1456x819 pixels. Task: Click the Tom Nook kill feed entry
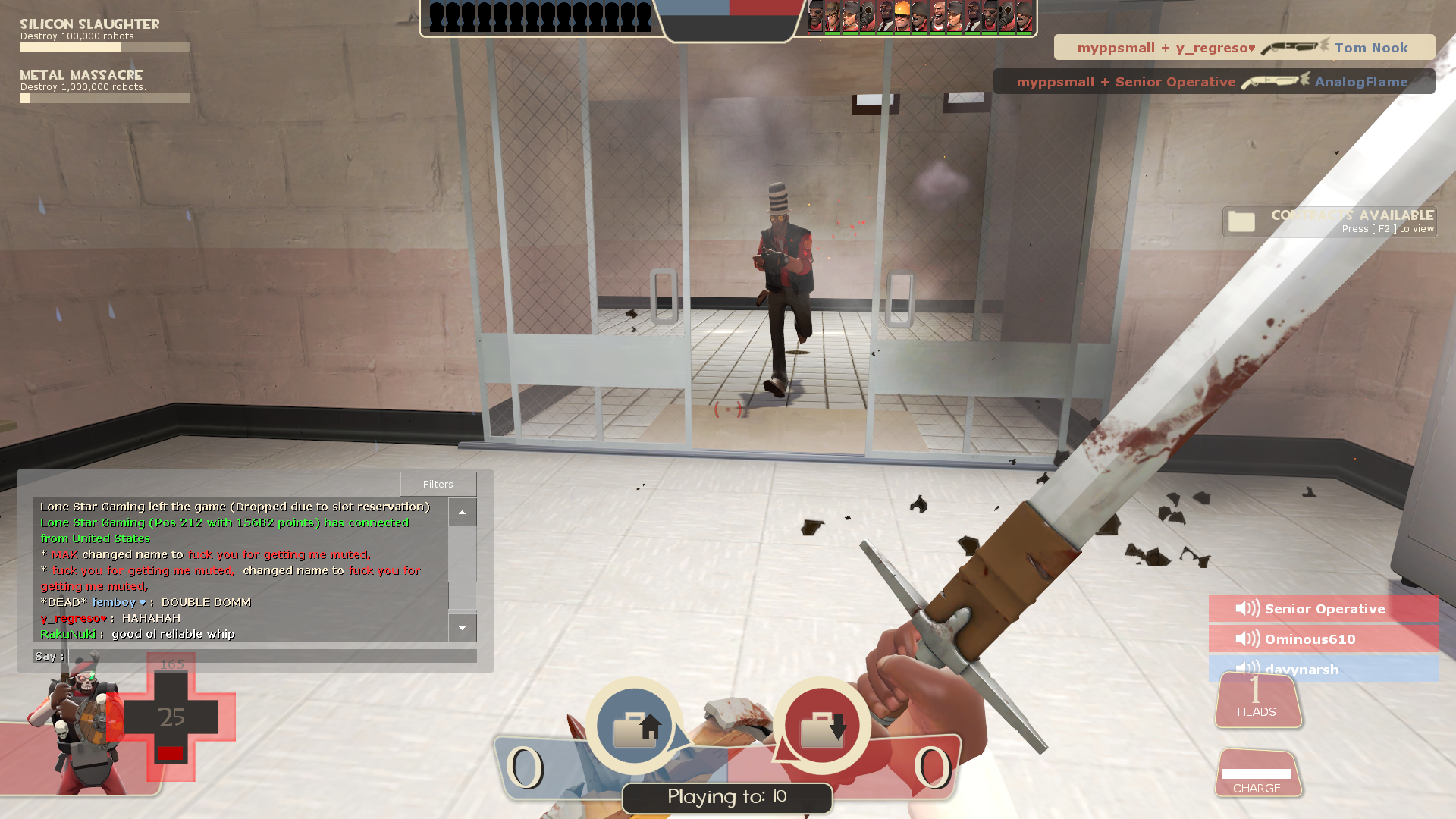pyautogui.click(x=1244, y=48)
